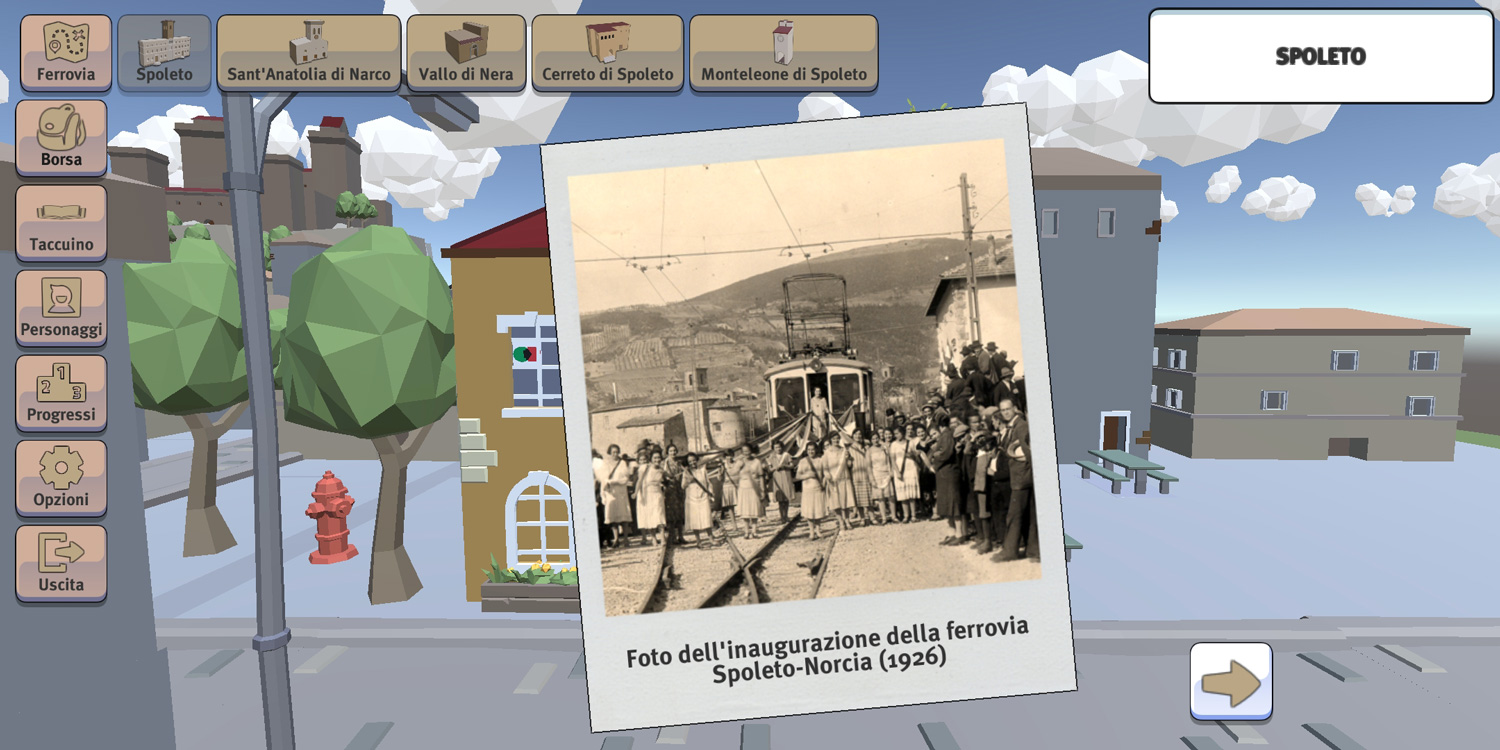Screen dimensions: 1500x750
Task: Show the Taccuino notebook
Action: click(x=61, y=223)
